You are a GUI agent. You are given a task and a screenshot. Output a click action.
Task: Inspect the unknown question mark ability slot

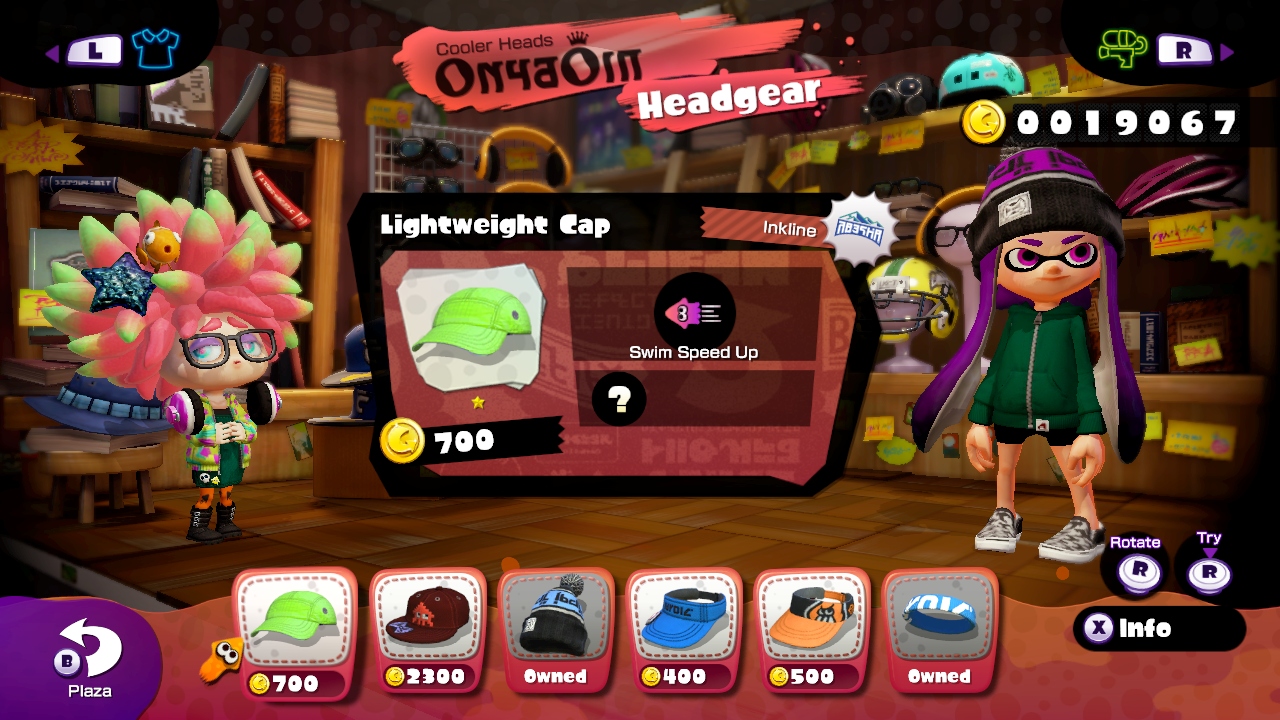click(619, 400)
